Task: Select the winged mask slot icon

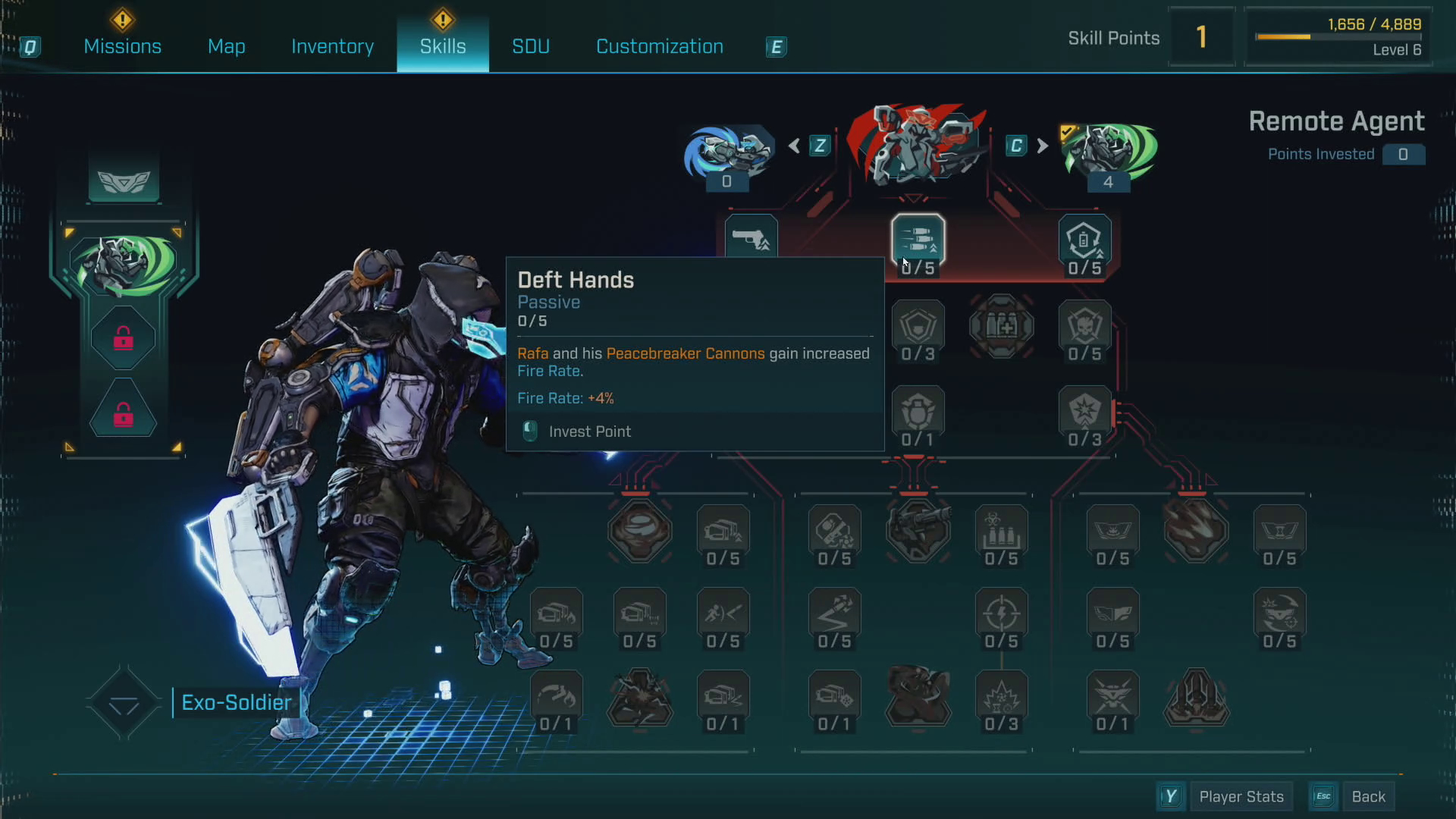Action: tap(124, 181)
